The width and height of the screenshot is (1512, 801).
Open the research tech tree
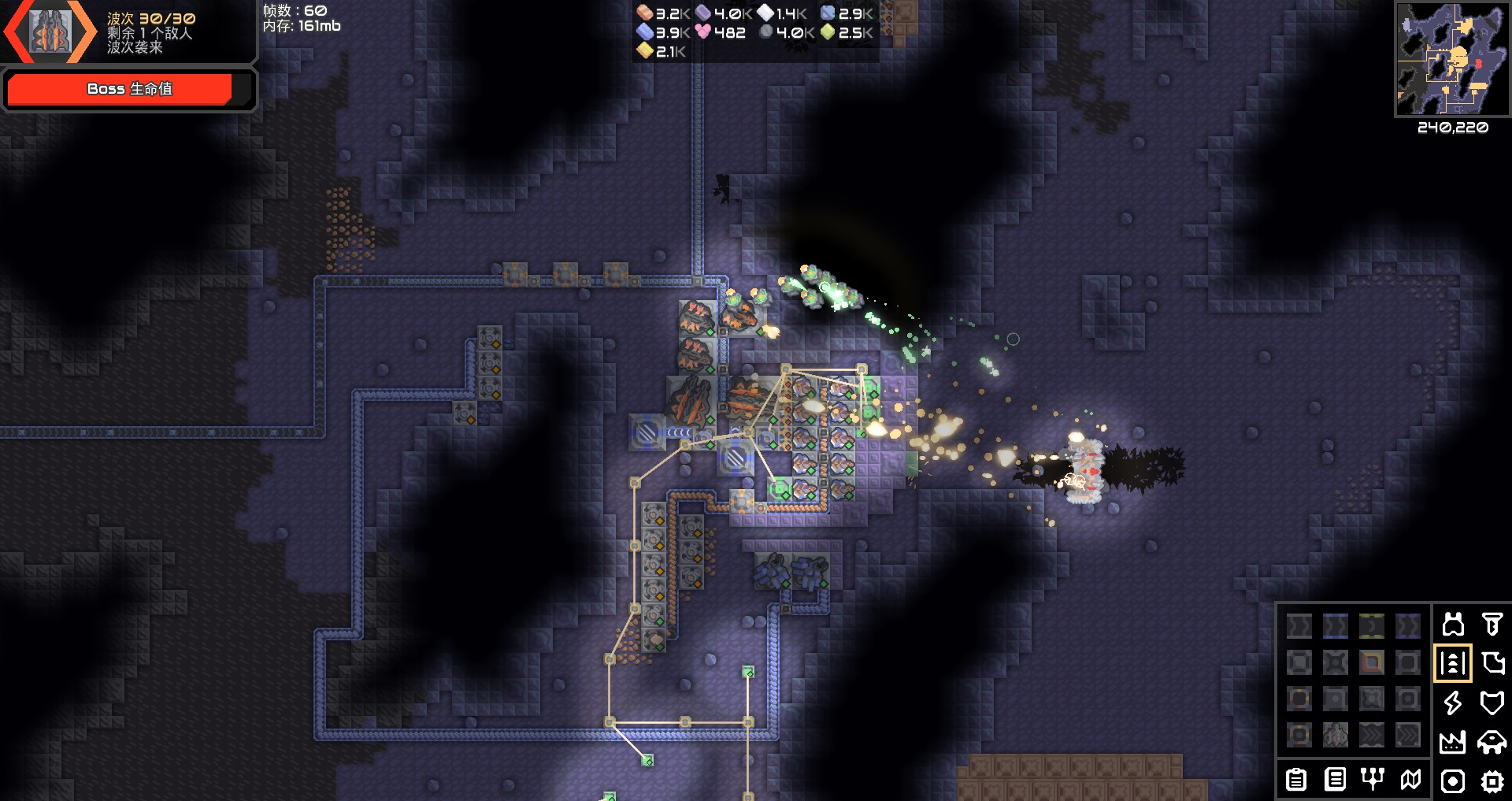click(1372, 779)
